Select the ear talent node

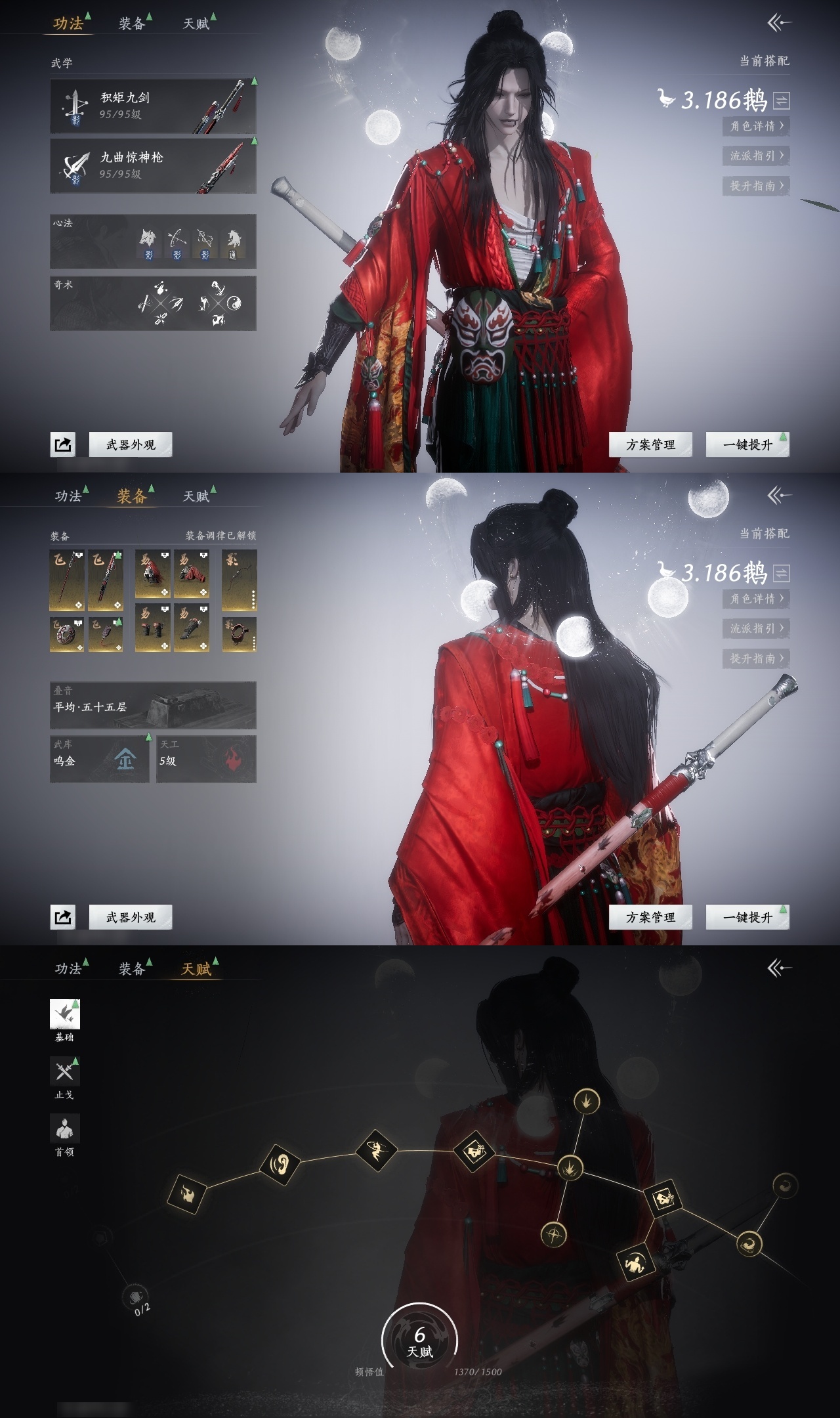click(x=280, y=1165)
